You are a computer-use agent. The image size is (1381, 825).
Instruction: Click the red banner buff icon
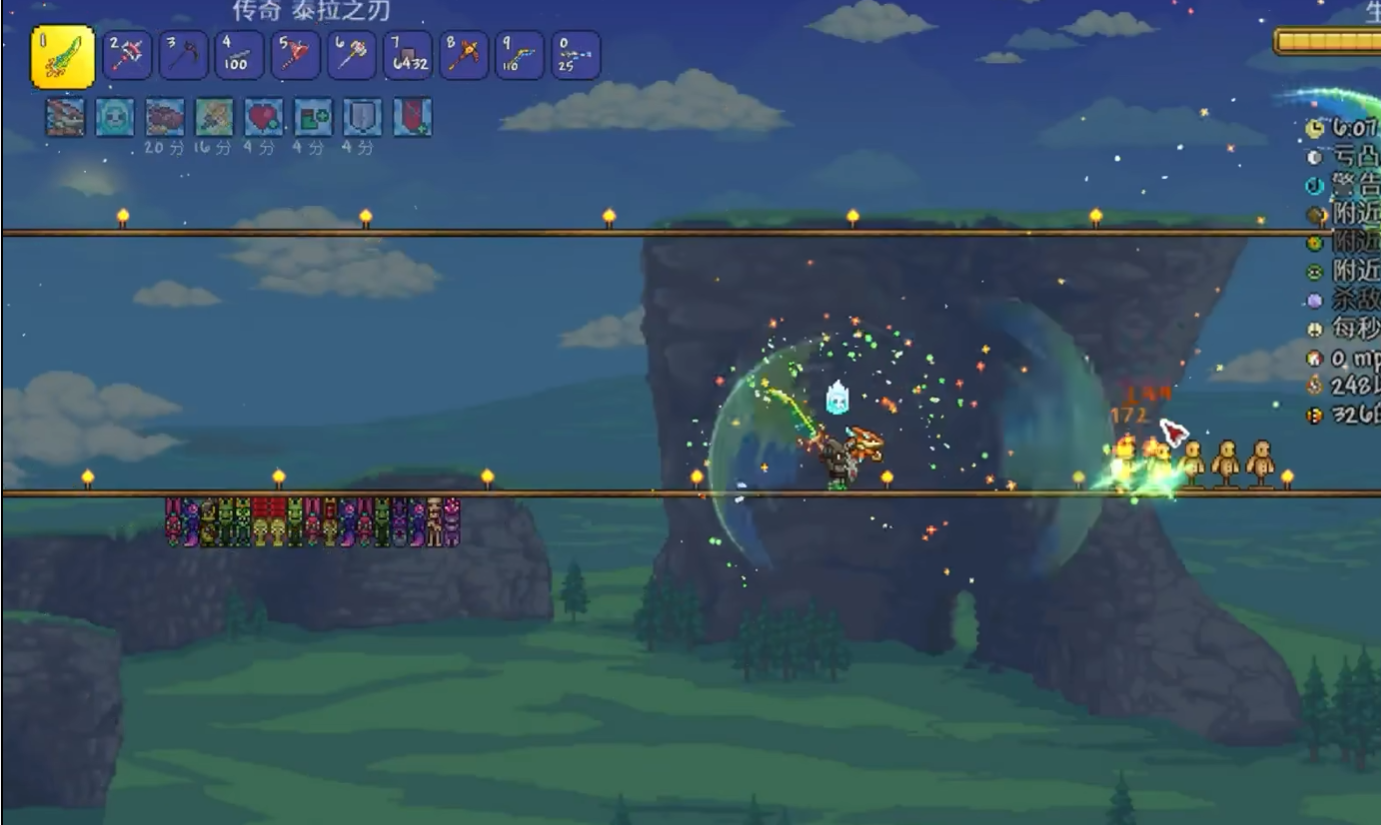412,117
